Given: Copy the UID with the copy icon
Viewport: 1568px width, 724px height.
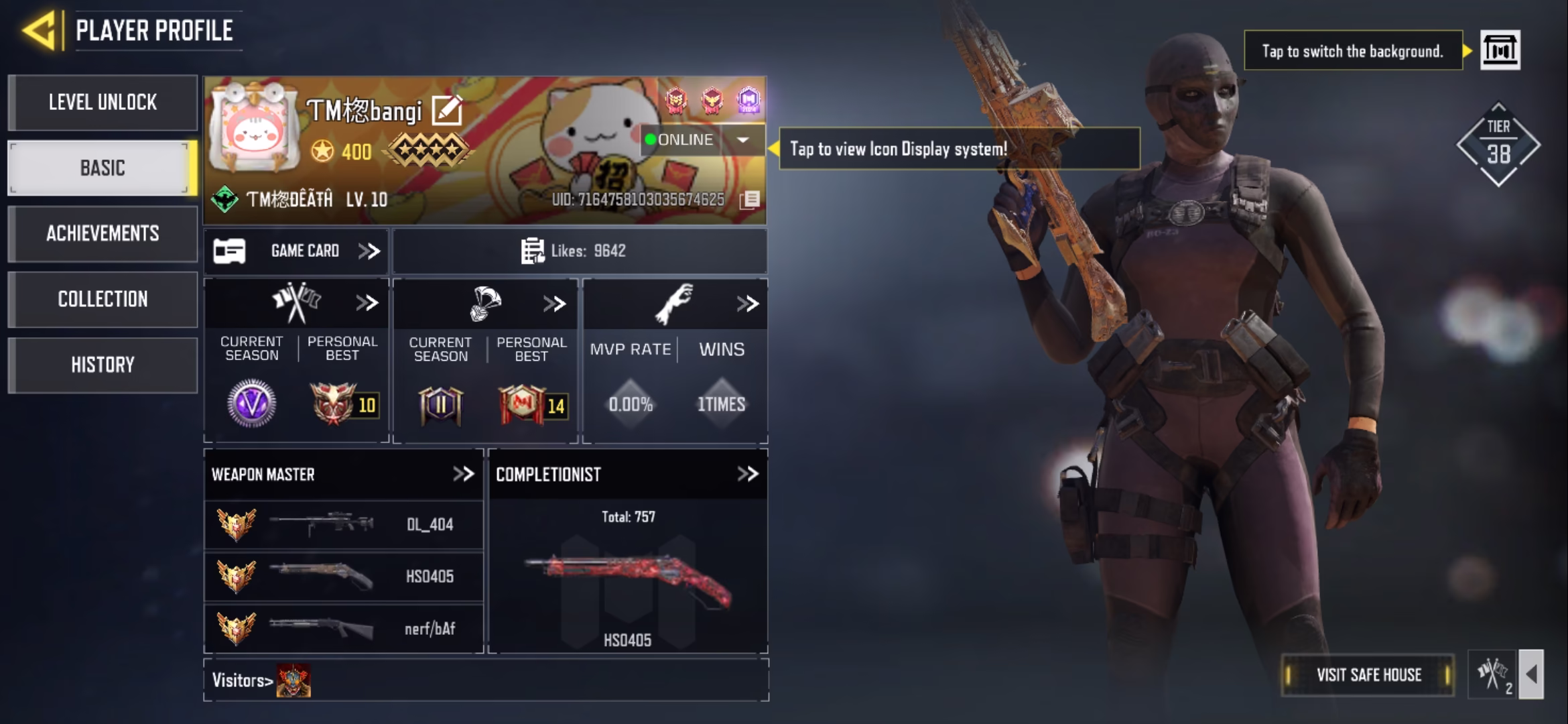Looking at the screenshot, I should pyautogui.click(x=750, y=200).
